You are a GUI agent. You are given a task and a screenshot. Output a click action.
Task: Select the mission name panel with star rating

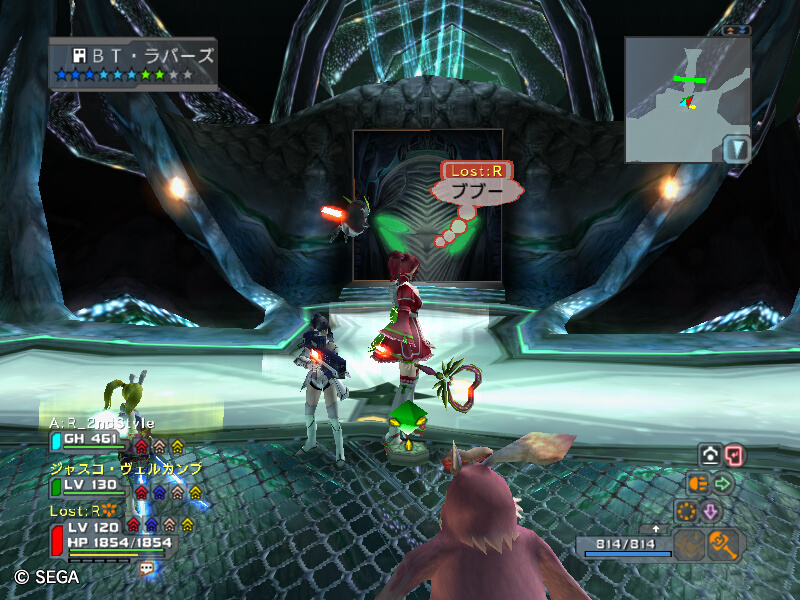tap(133, 64)
